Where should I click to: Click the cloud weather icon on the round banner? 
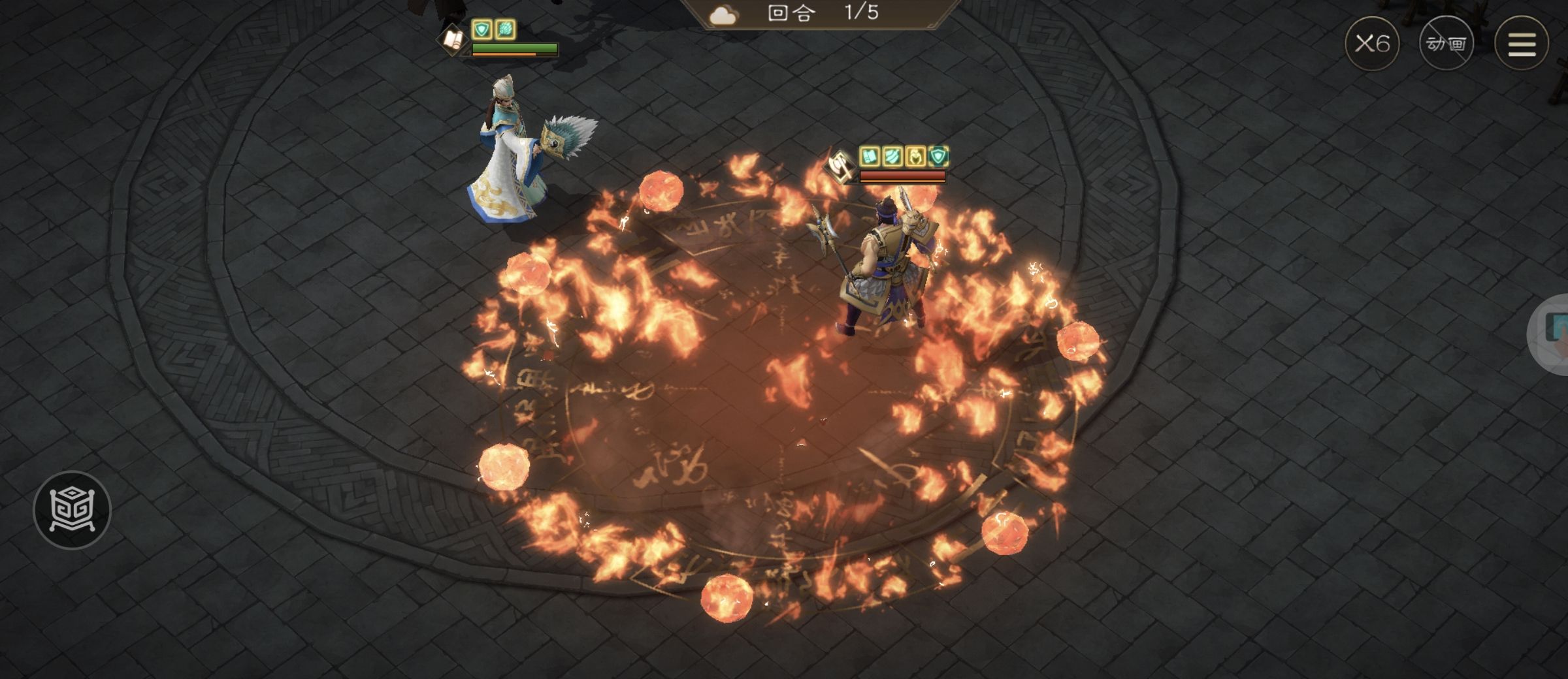tap(722, 14)
